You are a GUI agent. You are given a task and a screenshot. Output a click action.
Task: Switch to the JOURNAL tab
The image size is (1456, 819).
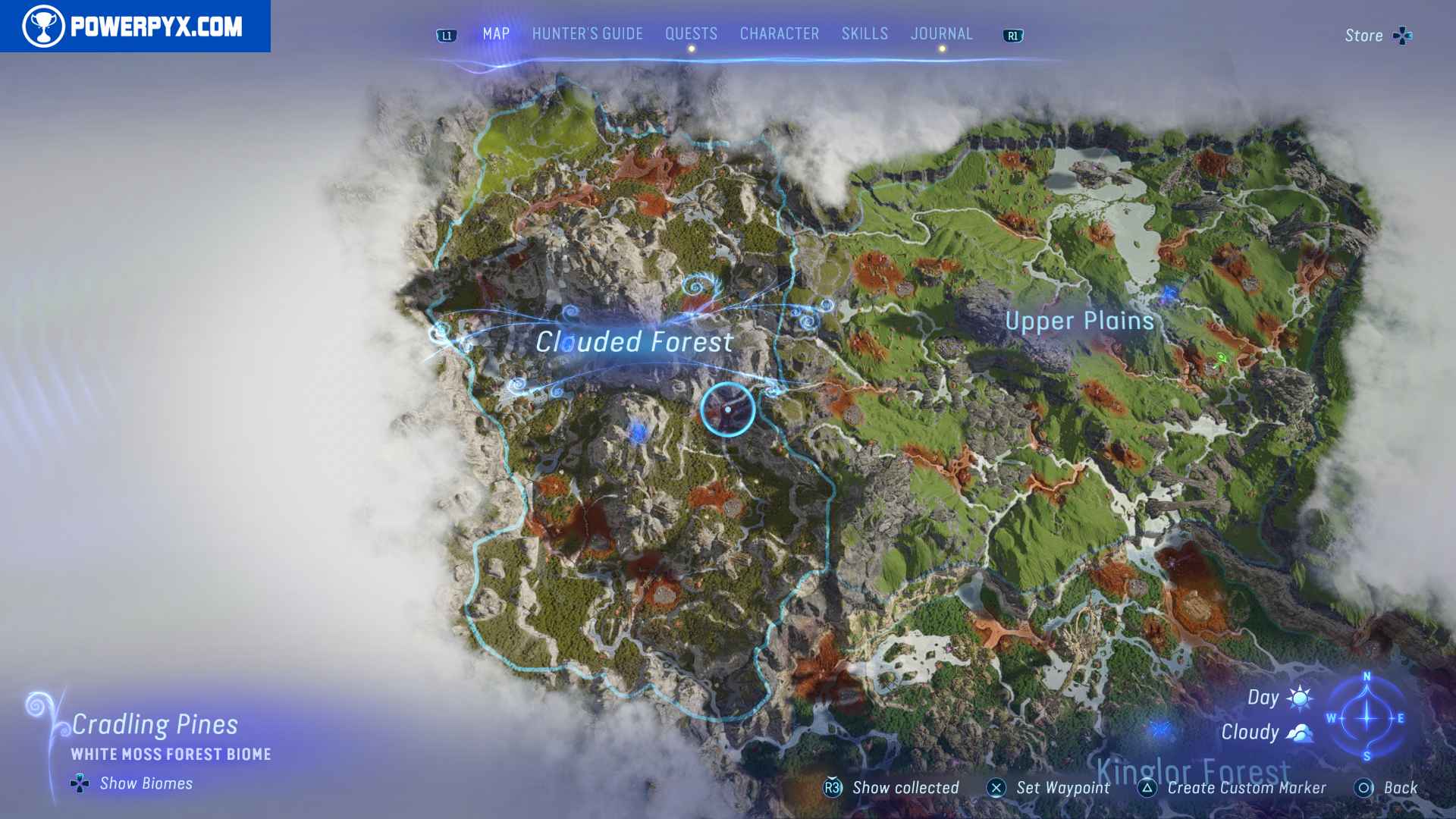pyautogui.click(x=942, y=33)
